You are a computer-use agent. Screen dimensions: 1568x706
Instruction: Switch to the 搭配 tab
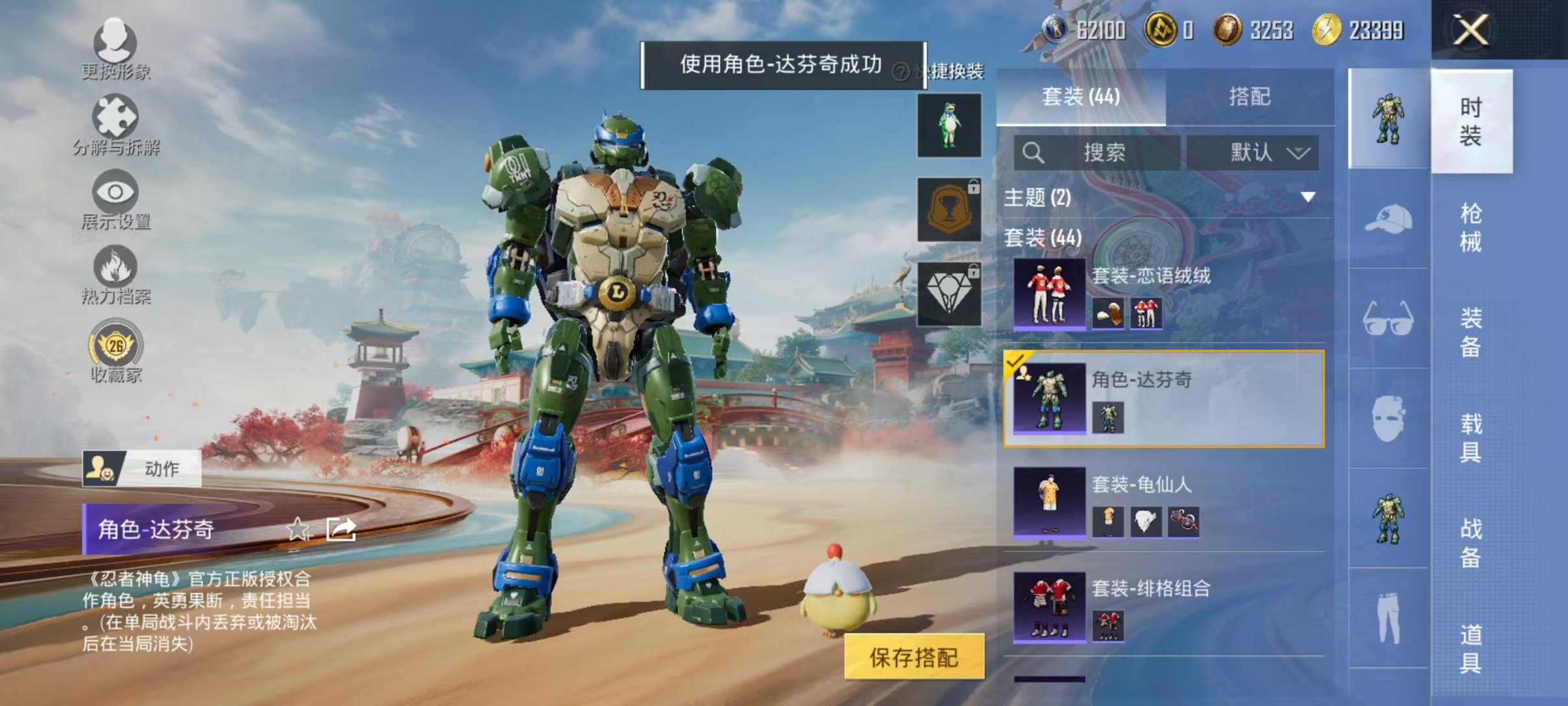[1259, 97]
